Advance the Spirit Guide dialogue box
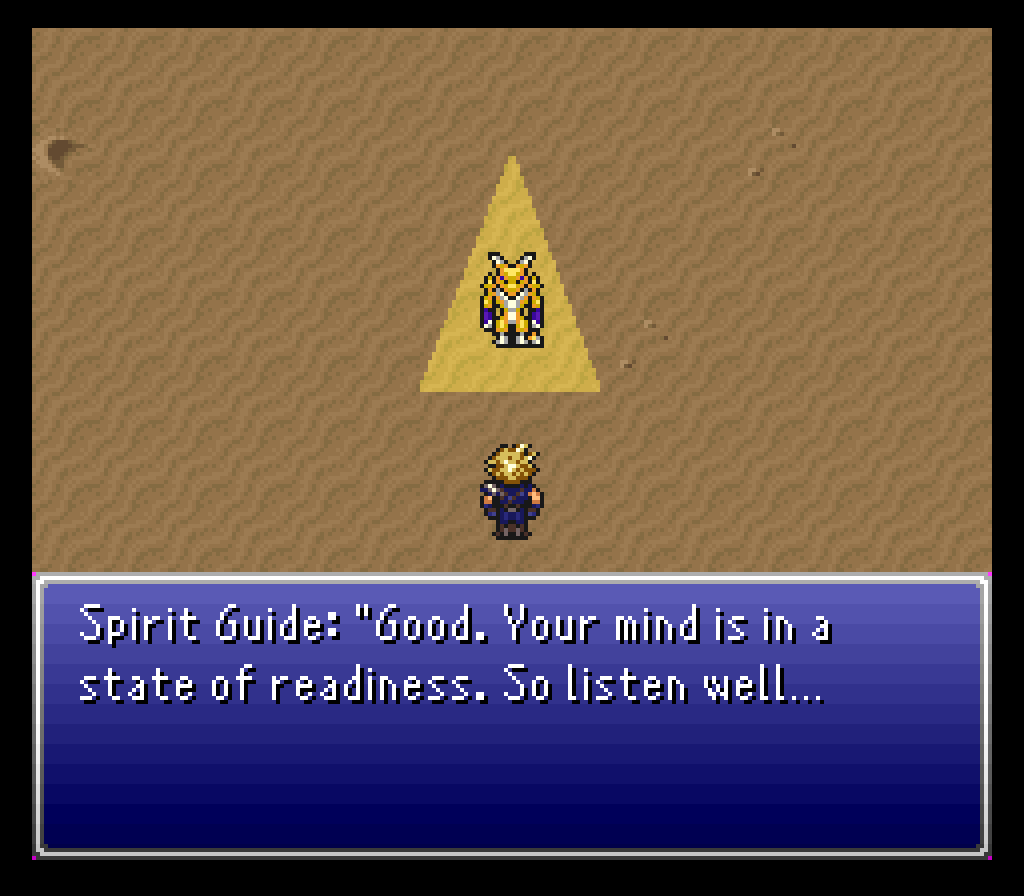Screen dimensions: 1024x896 [x=511, y=714]
